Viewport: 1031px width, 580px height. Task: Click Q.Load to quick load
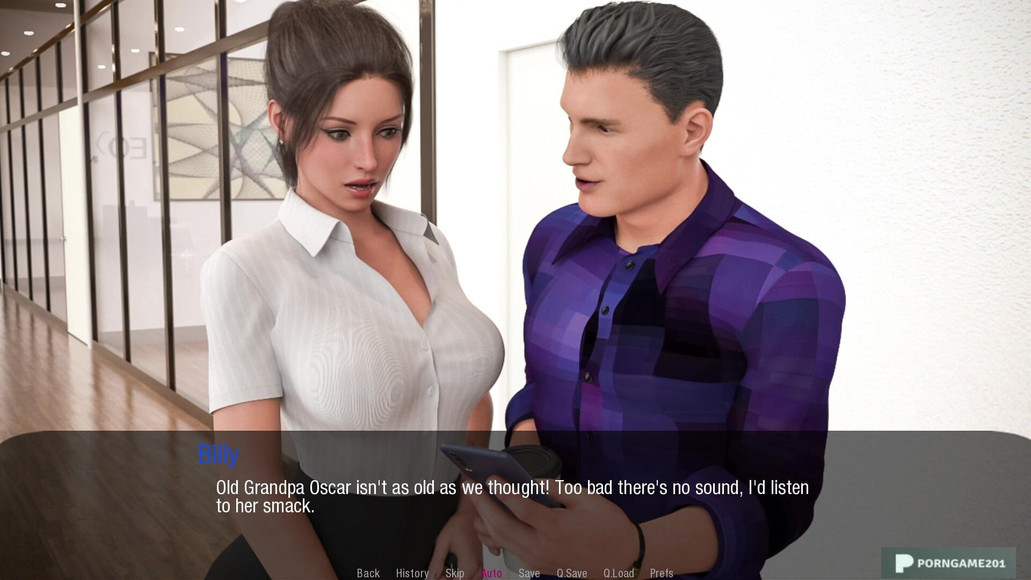[x=619, y=573]
